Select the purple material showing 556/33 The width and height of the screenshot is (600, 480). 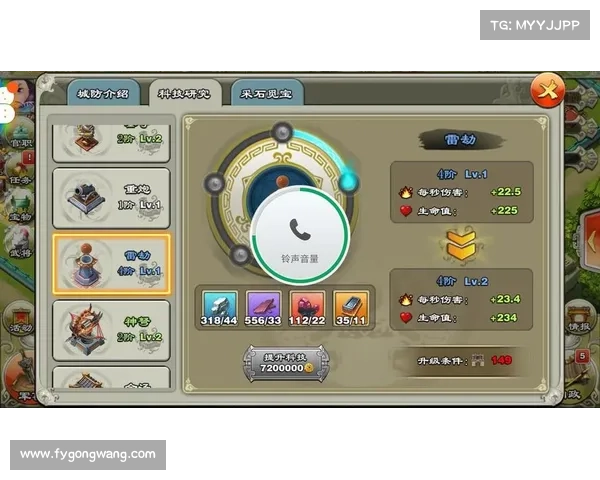pyautogui.click(x=264, y=309)
